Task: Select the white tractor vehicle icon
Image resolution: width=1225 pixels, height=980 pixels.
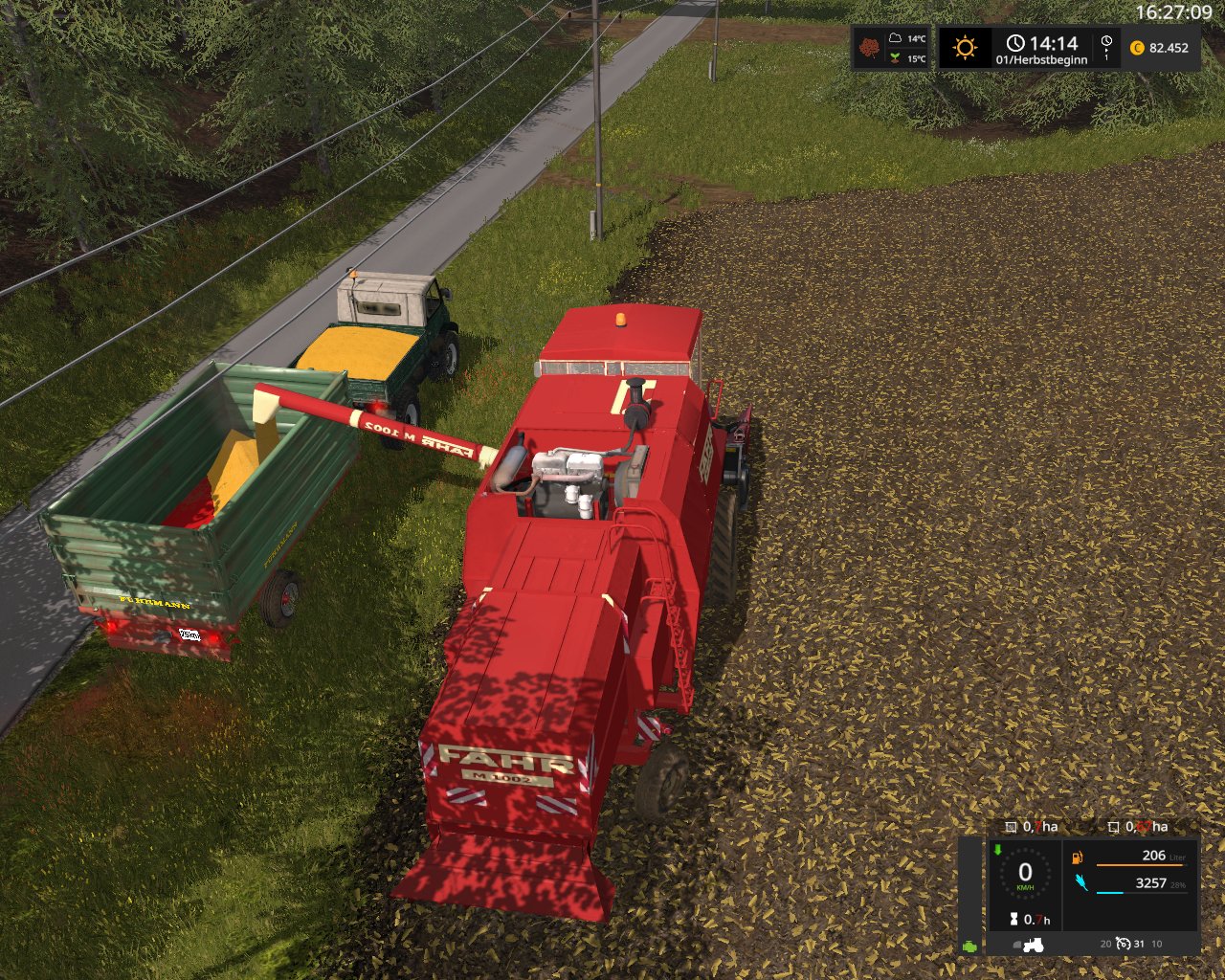Action: pyautogui.click(x=1033, y=945)
